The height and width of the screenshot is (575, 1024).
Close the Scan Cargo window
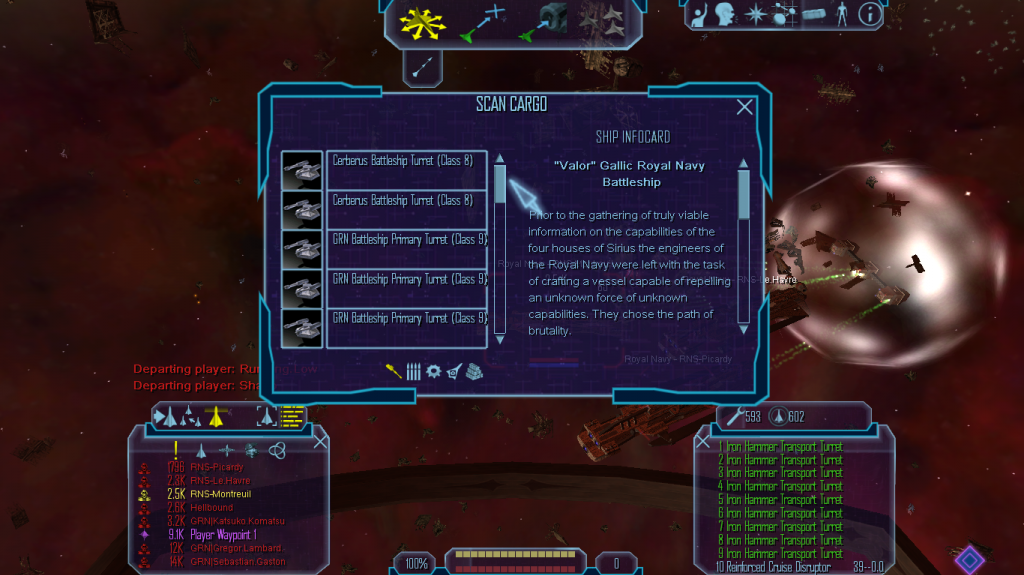pos(744,107)
